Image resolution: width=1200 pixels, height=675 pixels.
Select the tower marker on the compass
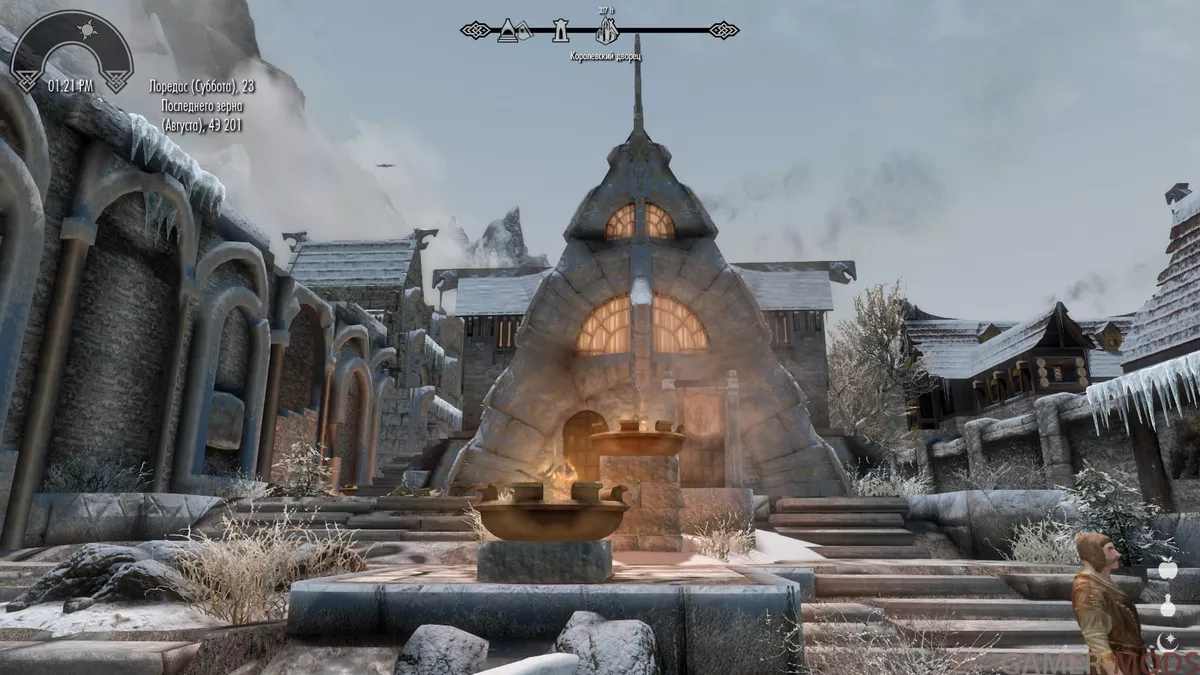(561, 31)
